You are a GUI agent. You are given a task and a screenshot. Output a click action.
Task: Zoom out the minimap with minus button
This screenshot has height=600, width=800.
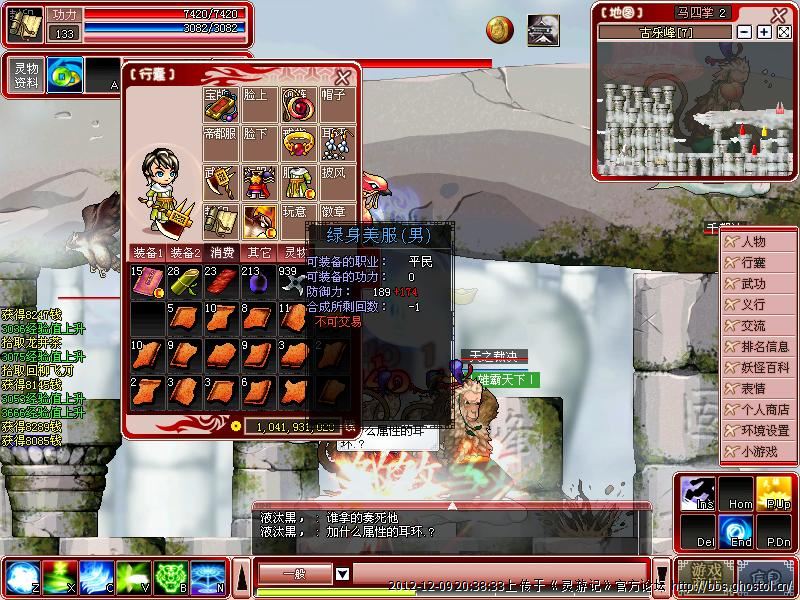(x=745, y=32)
